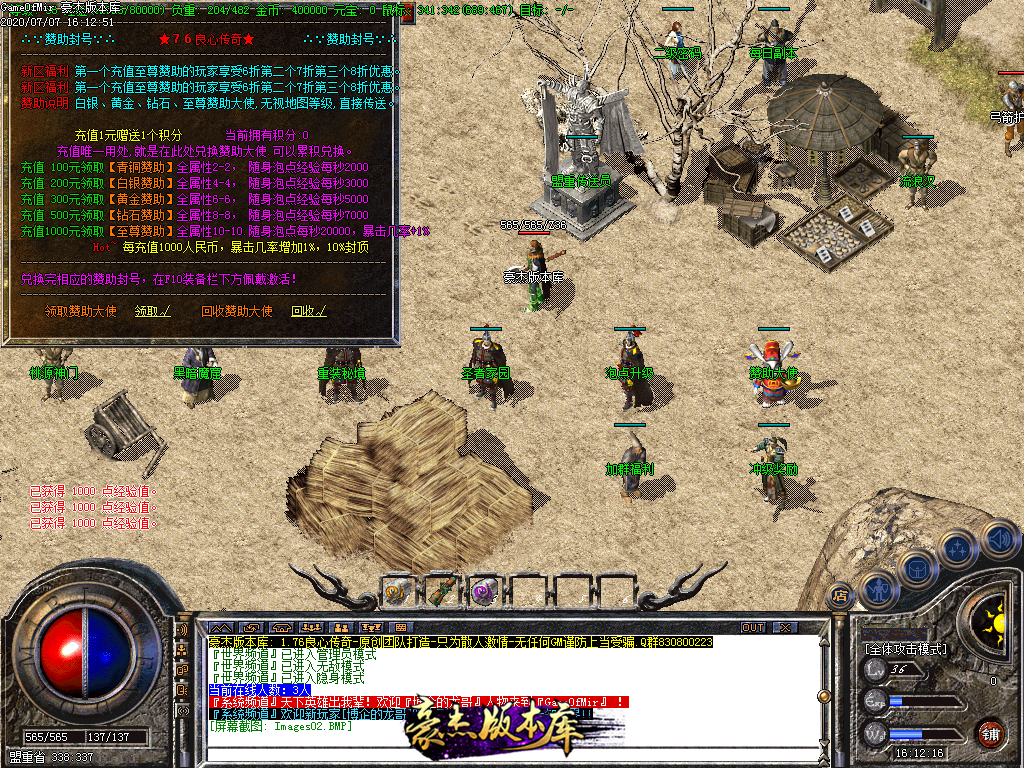The height and width of the screenshot is (768, 1024).
Task: Switch the 全体攻击模式 attack mode label
Action: pyautogui.click(x=905, y=649)
